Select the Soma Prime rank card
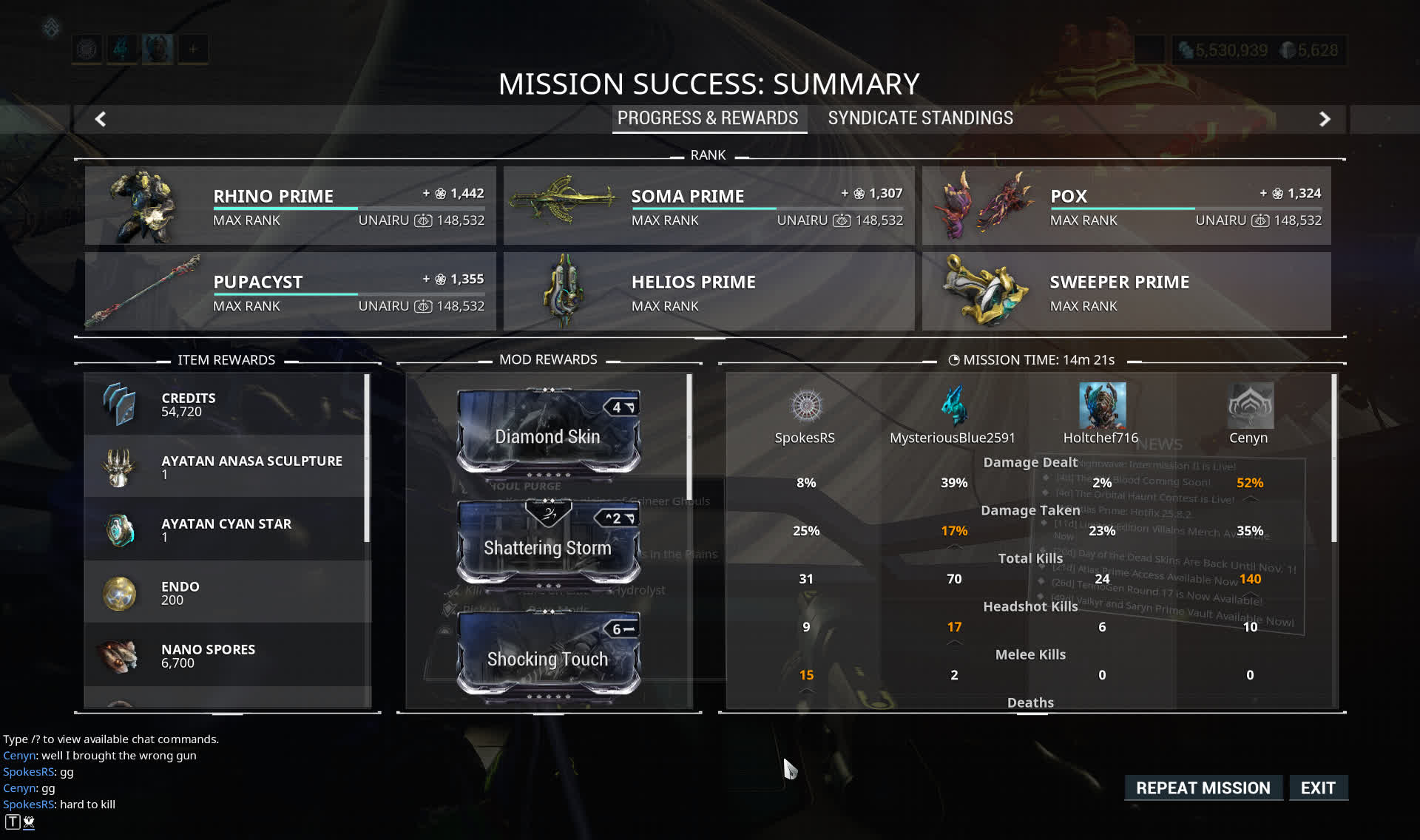Viewport: 1420px width, 840px height. coord(709,206)
